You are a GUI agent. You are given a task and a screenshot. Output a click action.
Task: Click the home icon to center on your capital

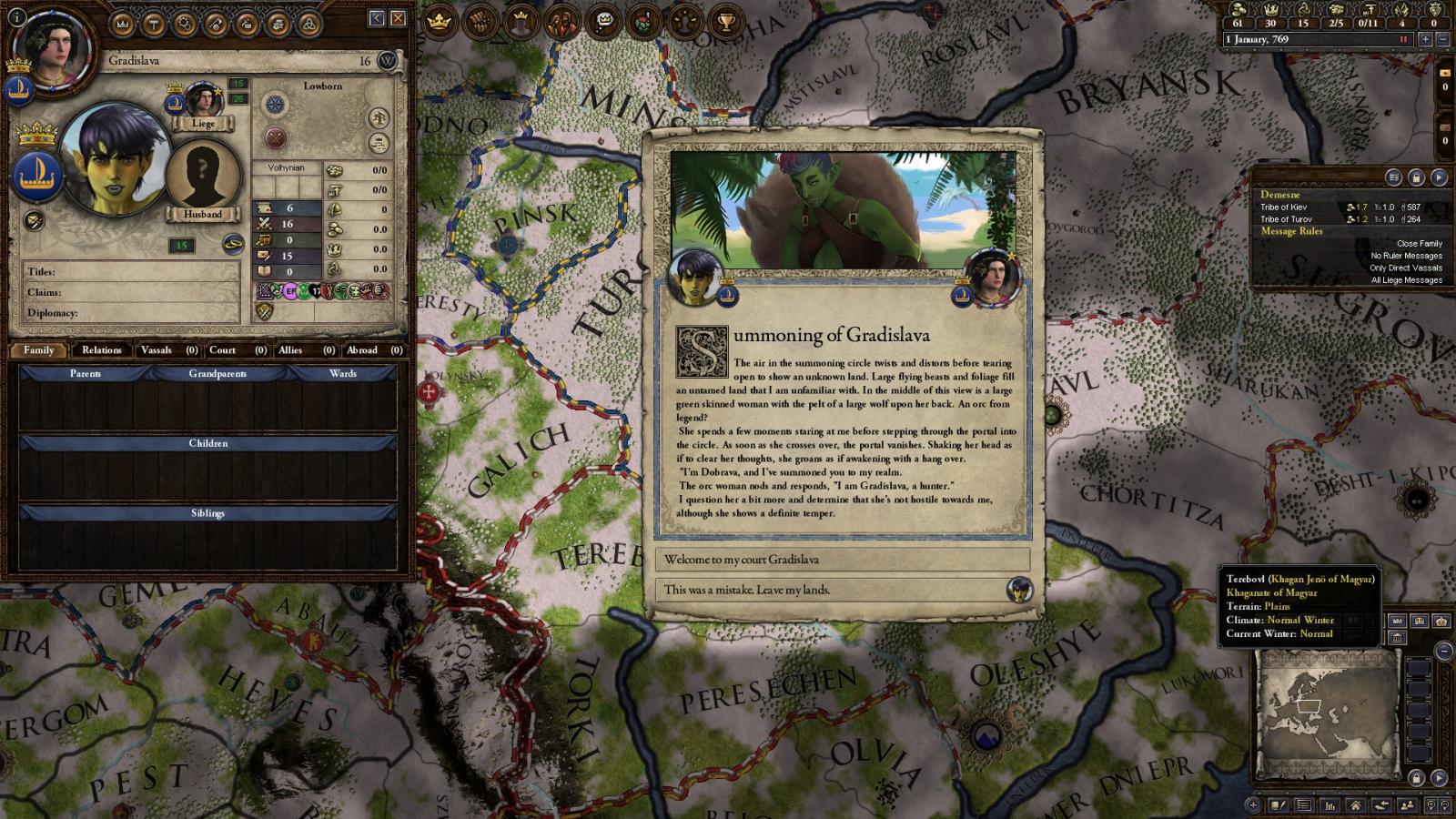[x=1356, y=805]
